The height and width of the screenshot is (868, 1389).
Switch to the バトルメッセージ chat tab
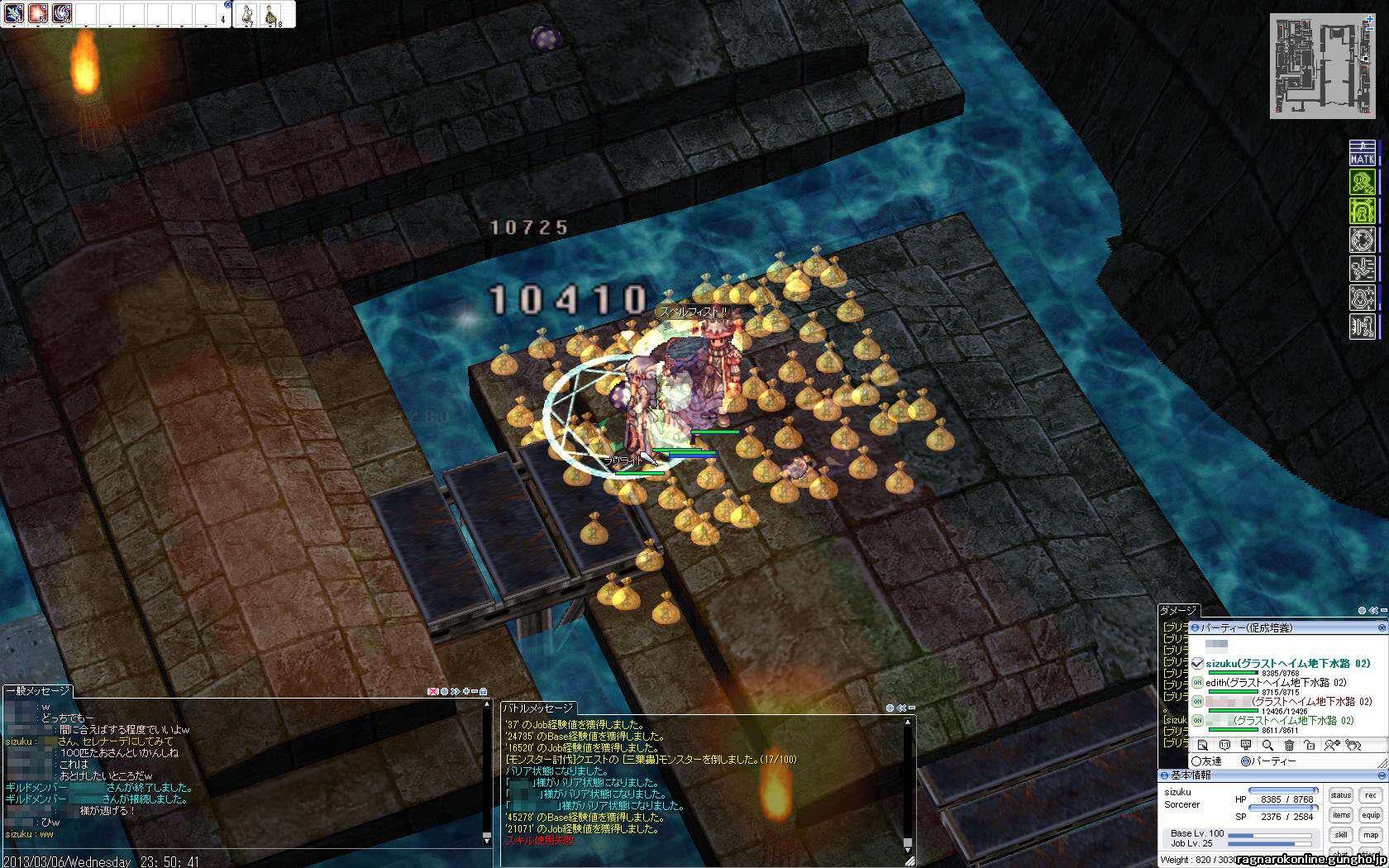[538, 709]
